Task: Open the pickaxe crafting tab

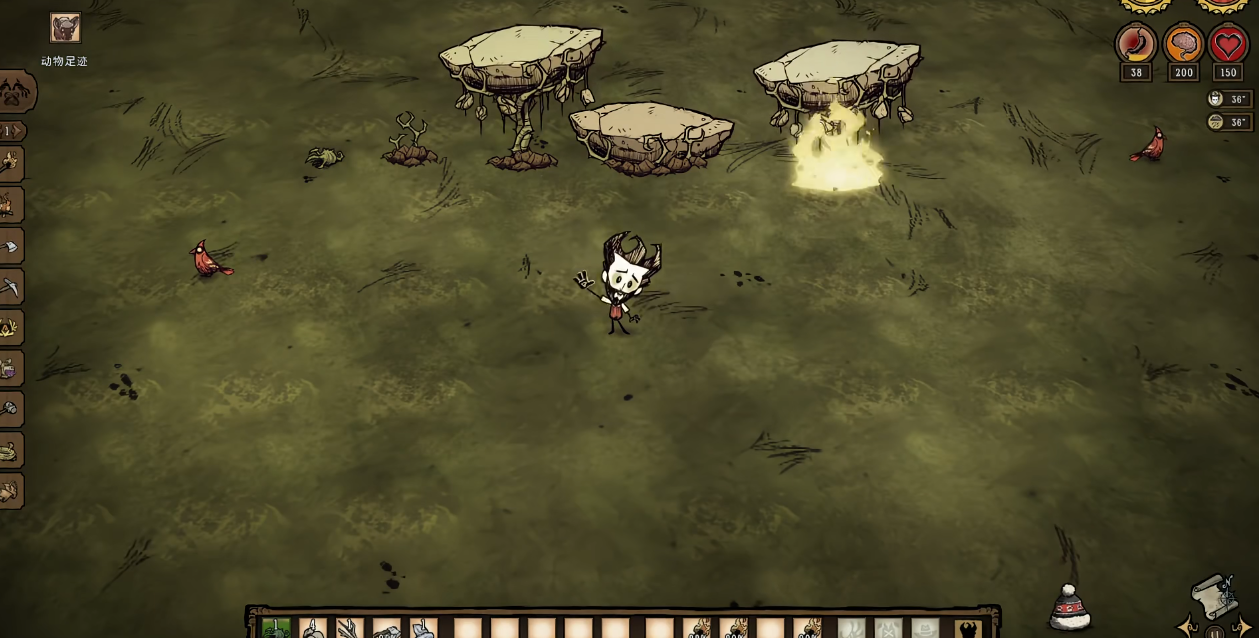Action: tap(9, 286)
